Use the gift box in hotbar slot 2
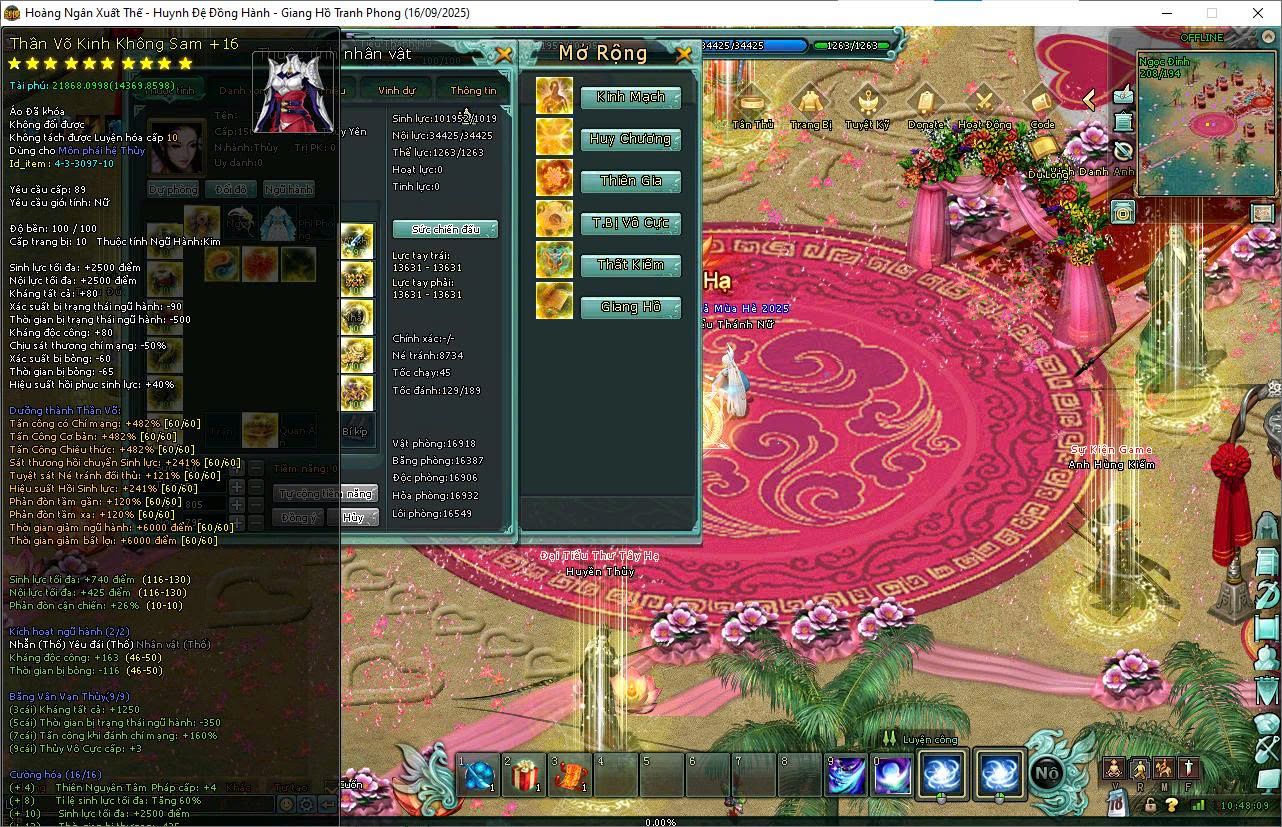 (524, 775)
